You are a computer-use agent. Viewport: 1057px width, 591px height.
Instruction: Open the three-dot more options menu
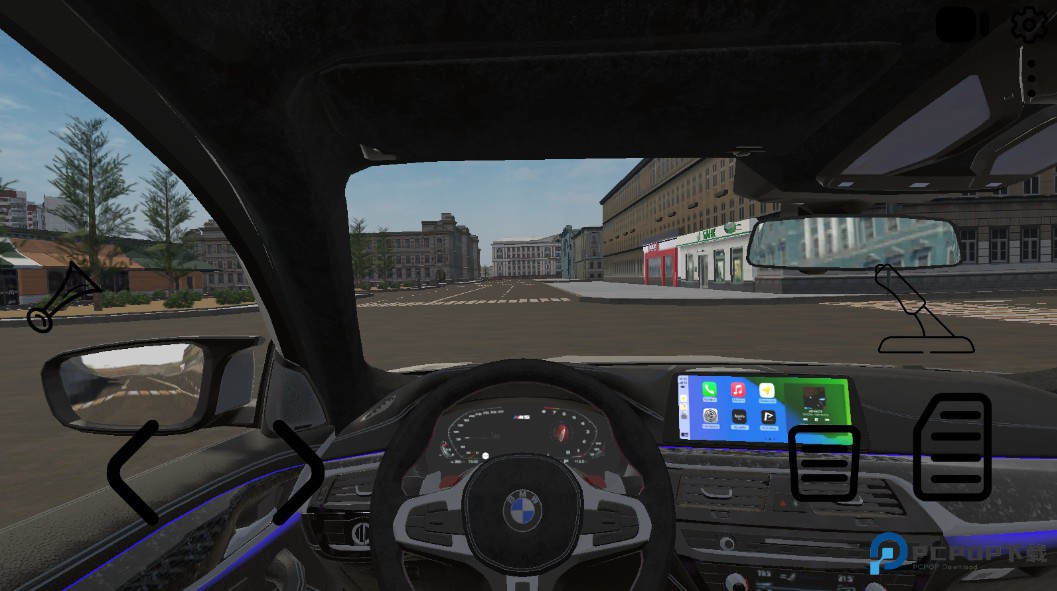pyautogui.click(x=1031, y=77)
